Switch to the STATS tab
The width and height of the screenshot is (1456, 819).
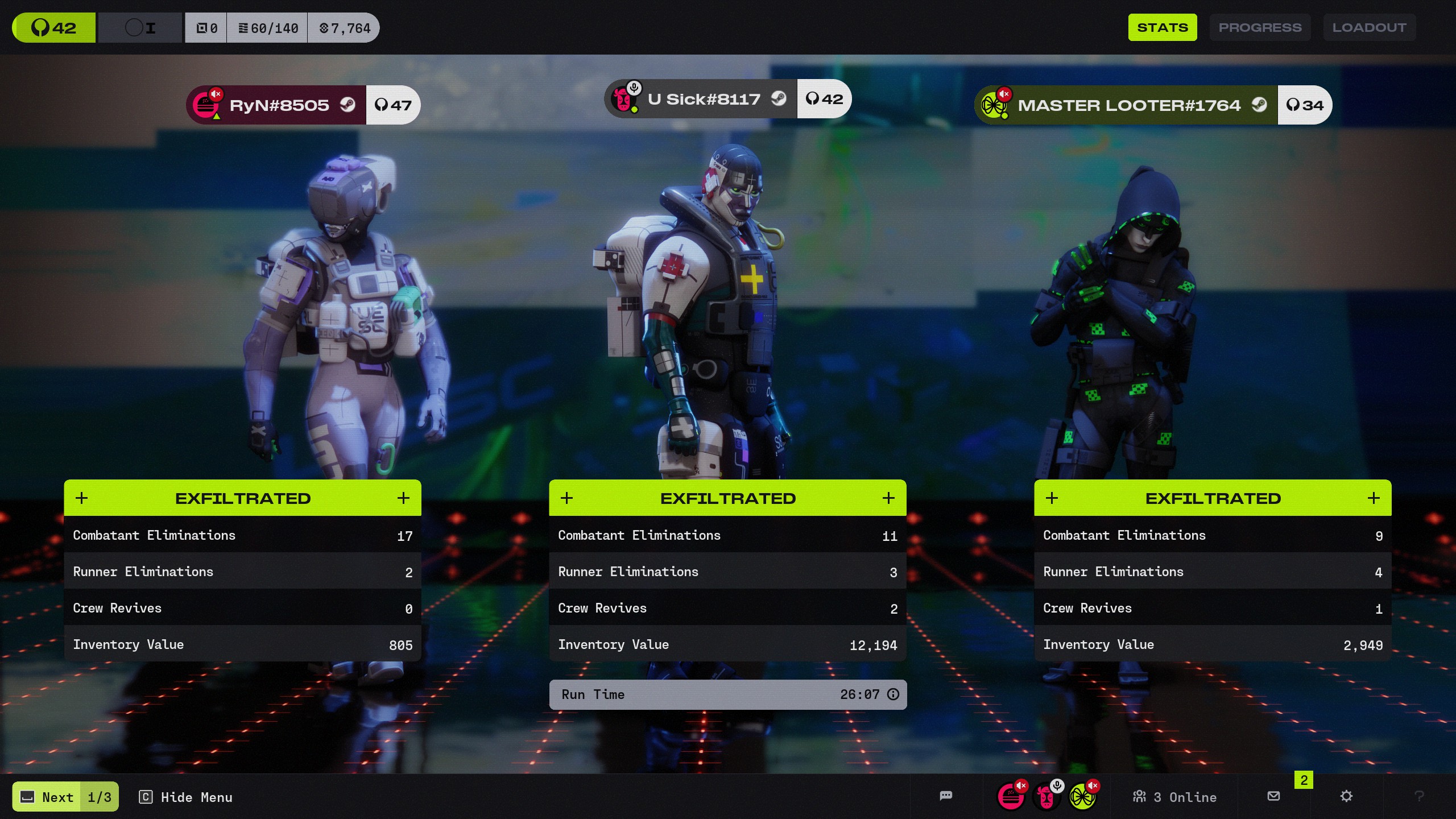click(1162, 27)
